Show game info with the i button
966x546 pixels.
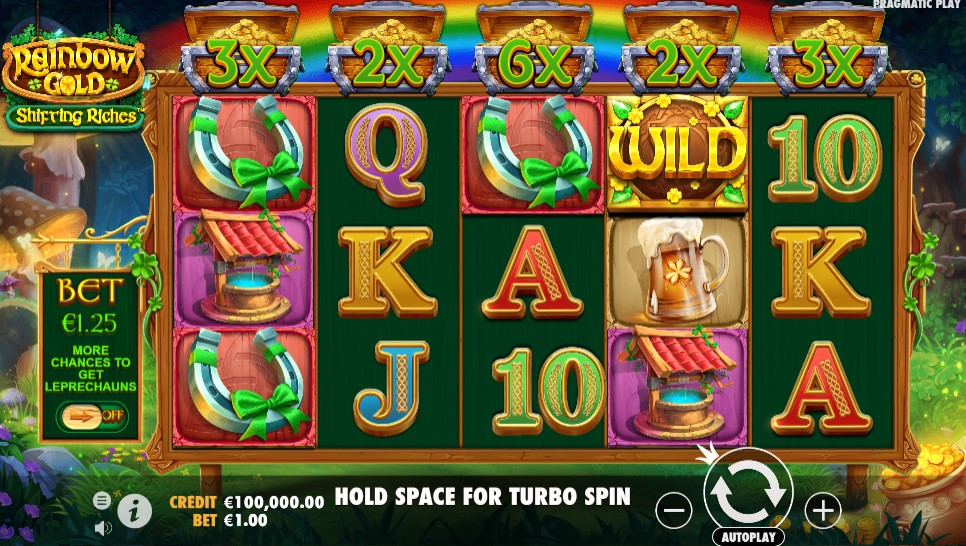click(x=135, y=512)
